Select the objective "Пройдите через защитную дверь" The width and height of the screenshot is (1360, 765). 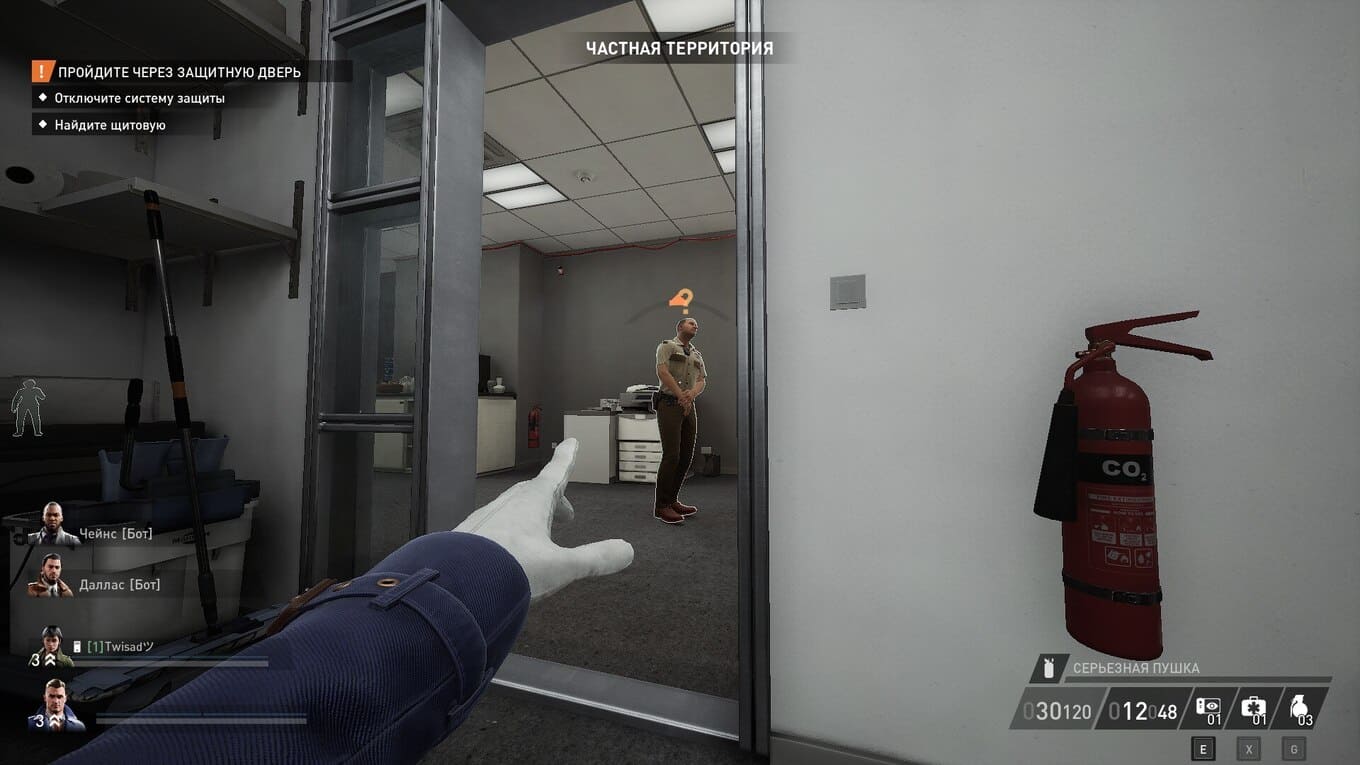179,72
